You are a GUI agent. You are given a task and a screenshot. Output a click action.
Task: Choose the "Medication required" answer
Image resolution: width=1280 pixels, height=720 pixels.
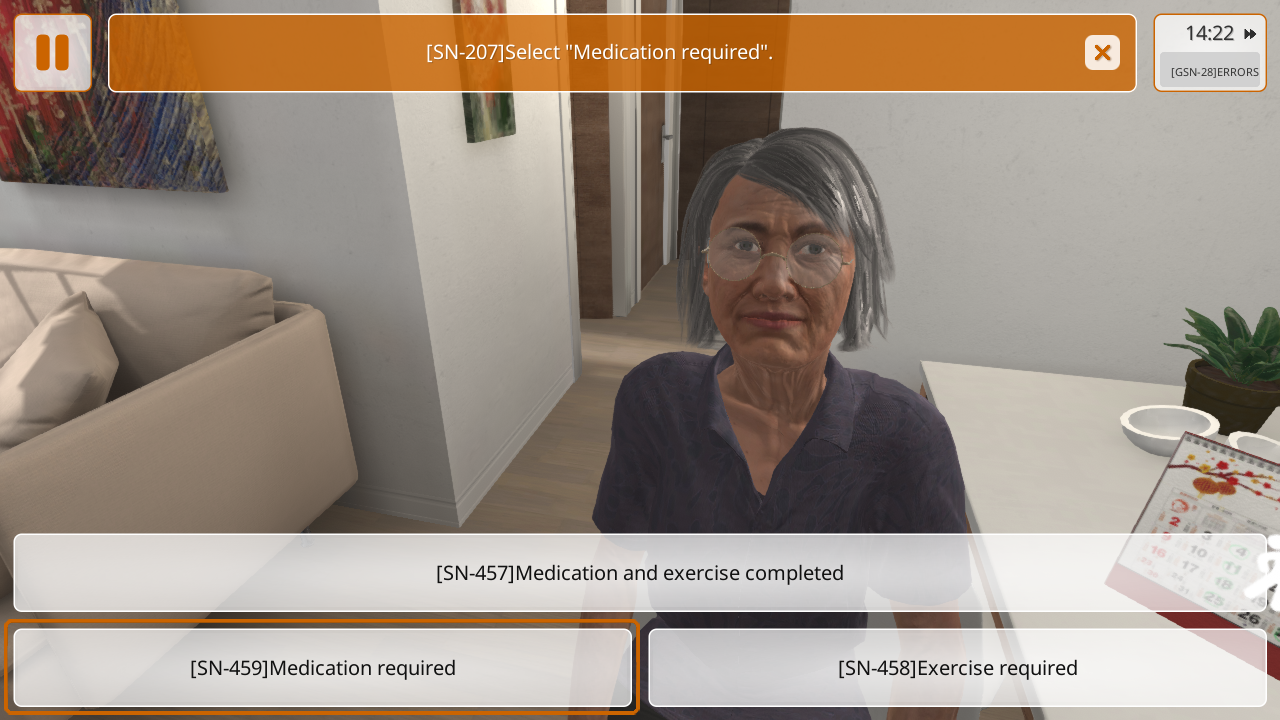(323, 668)
